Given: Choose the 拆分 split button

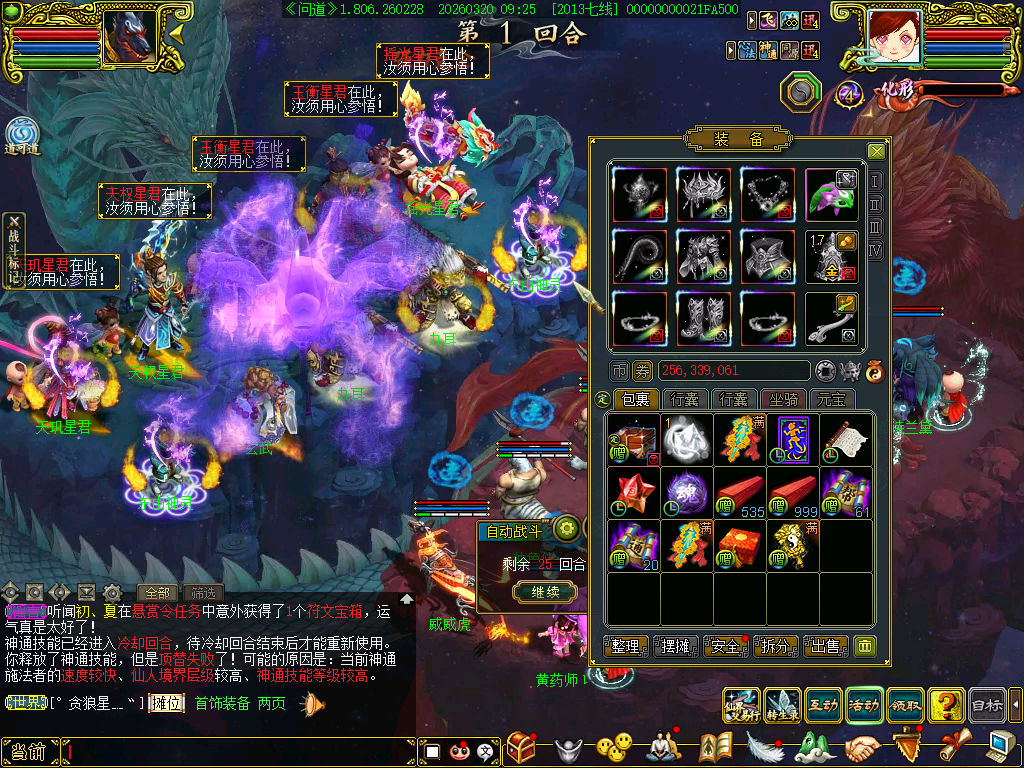Looking at the screenshot, I should pos(776,646).
